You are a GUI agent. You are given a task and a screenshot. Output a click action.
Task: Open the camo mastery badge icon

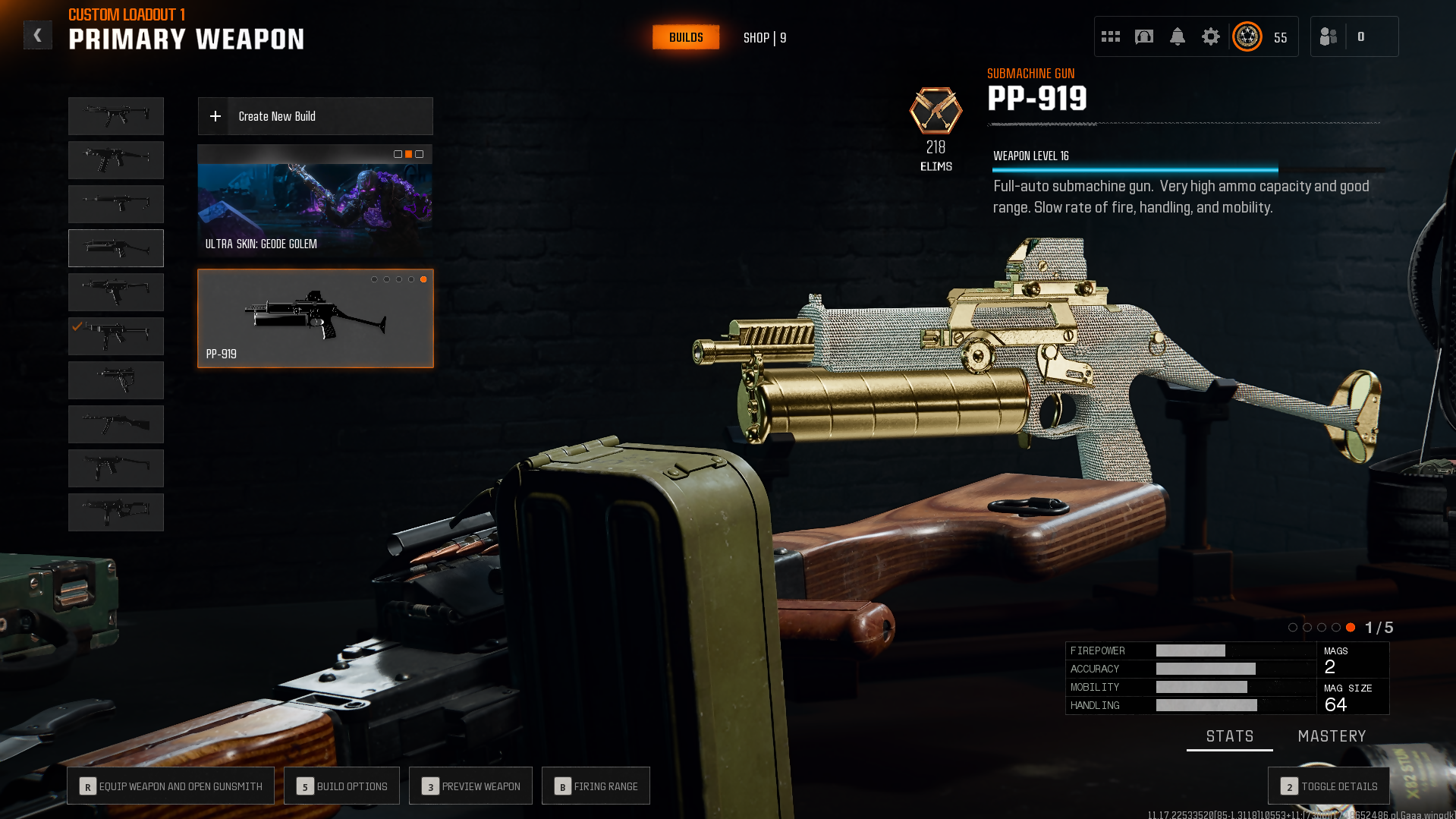click(936, 111)
